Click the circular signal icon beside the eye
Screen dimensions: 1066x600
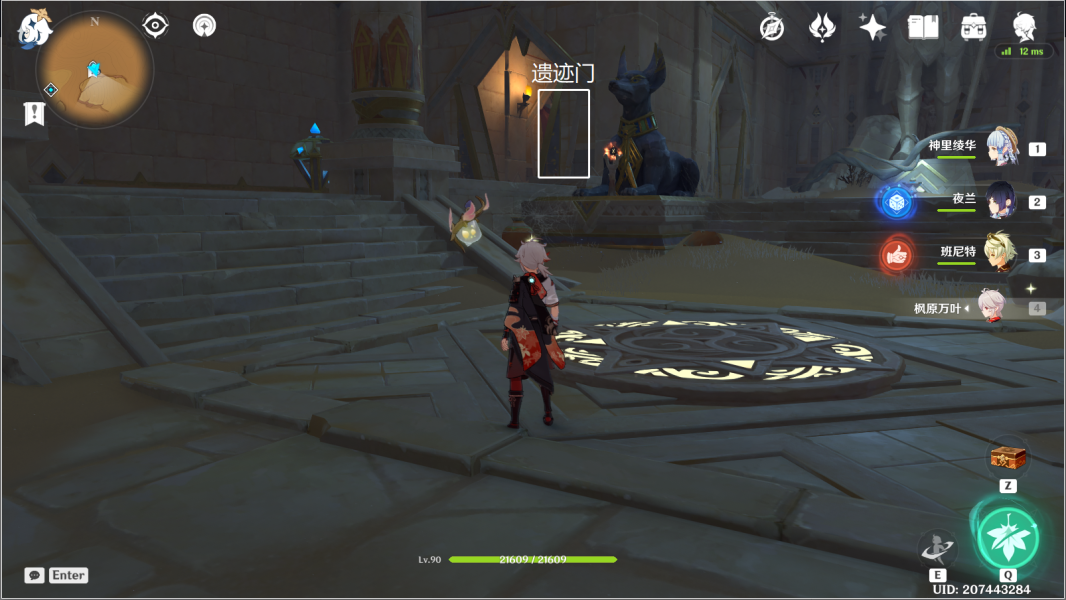[205, 25]
